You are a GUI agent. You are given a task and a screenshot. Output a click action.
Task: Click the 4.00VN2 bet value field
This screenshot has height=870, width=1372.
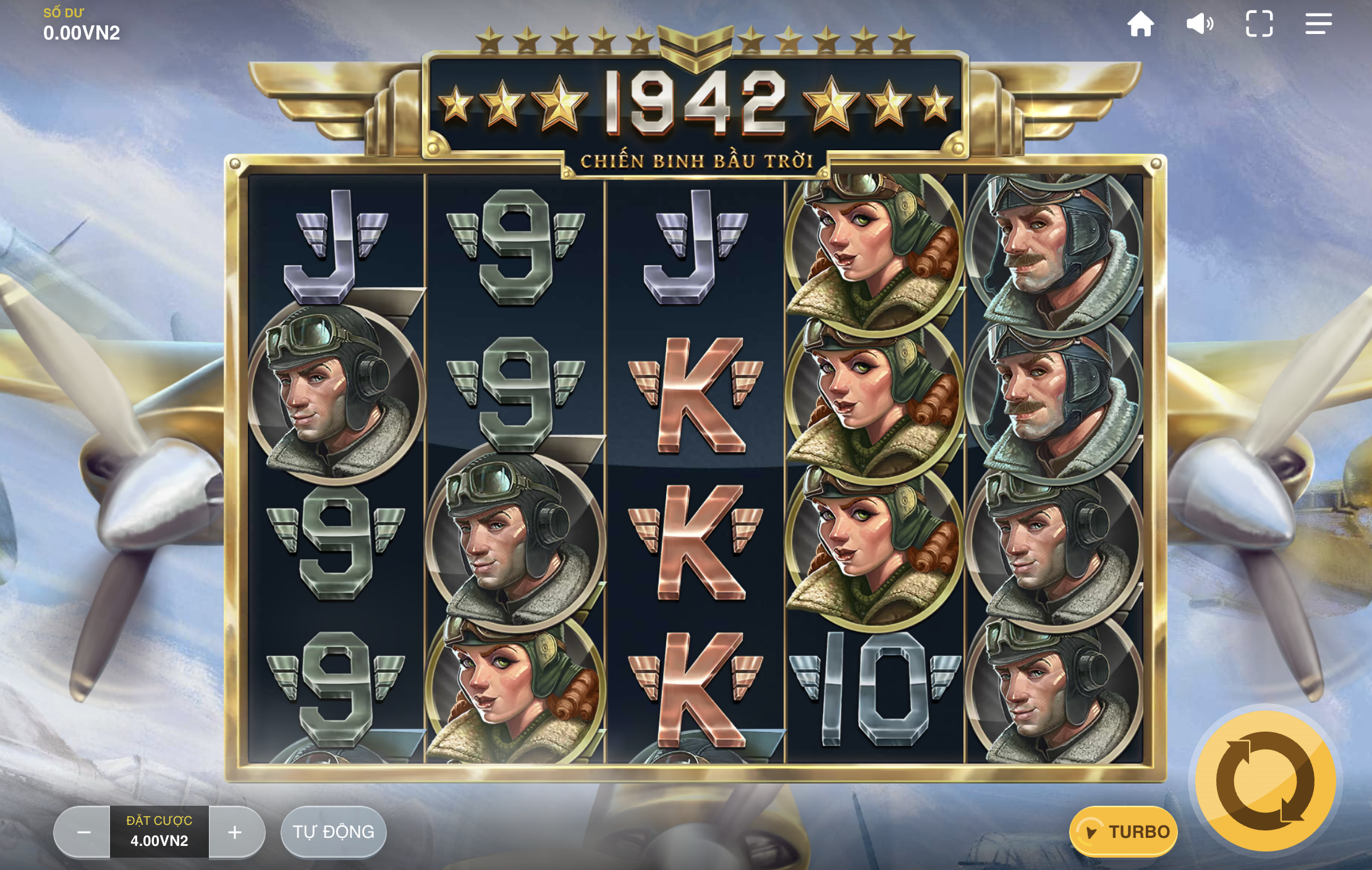[159, 842]
